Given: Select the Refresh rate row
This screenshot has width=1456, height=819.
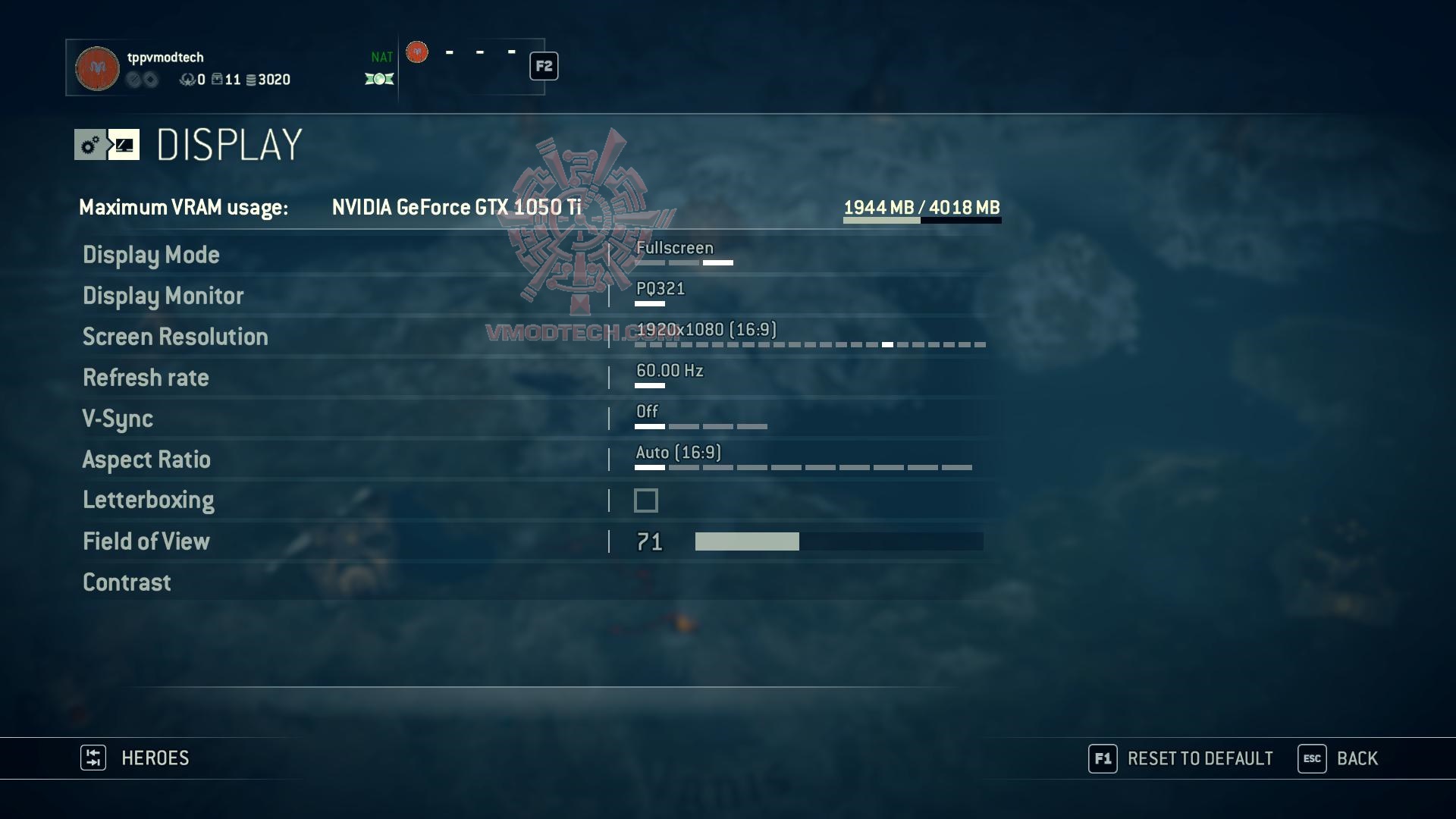Looking at the screenshot, I should tap(146, 378).
